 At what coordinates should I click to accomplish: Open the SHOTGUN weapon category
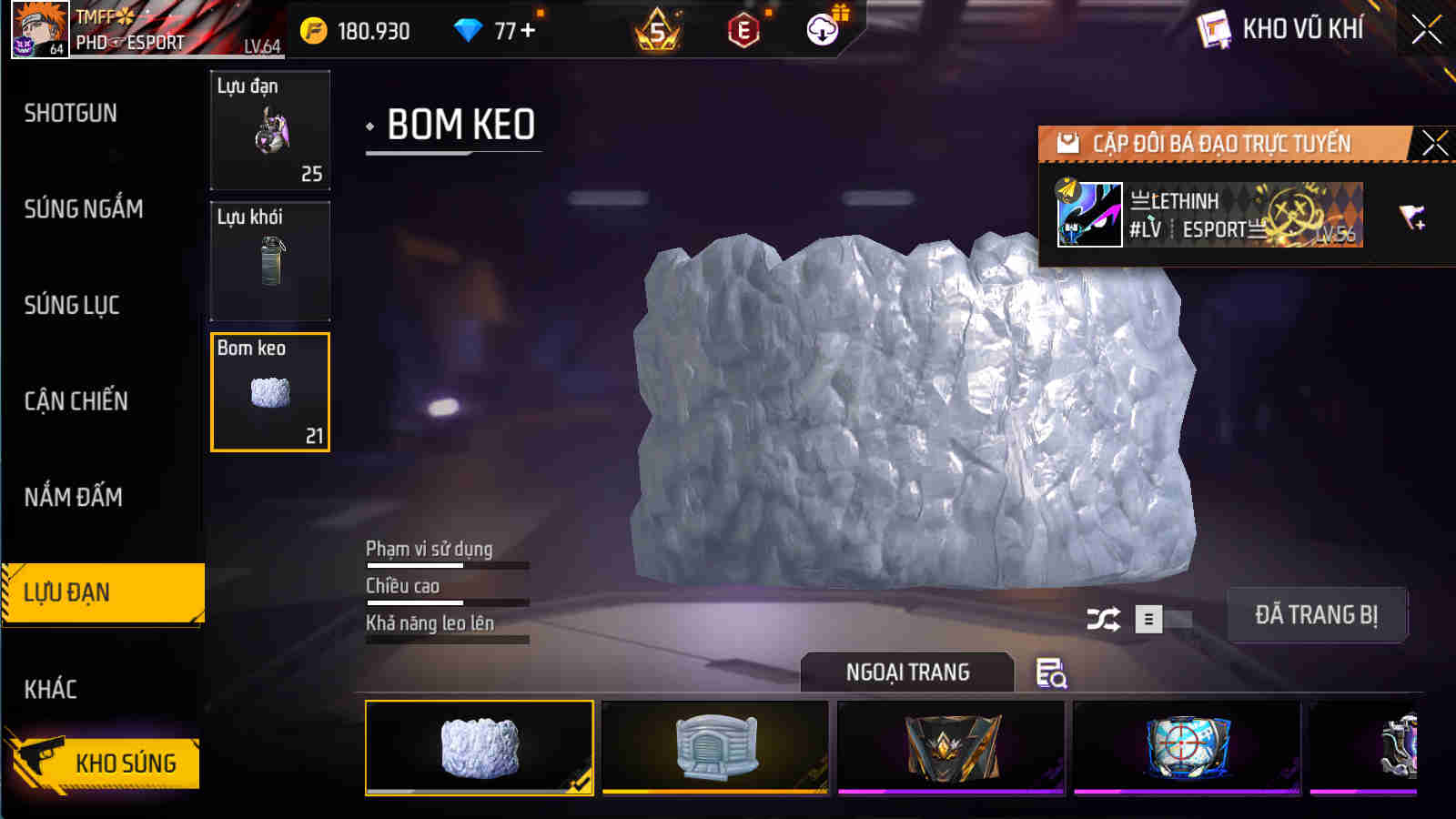click(70, 113)
